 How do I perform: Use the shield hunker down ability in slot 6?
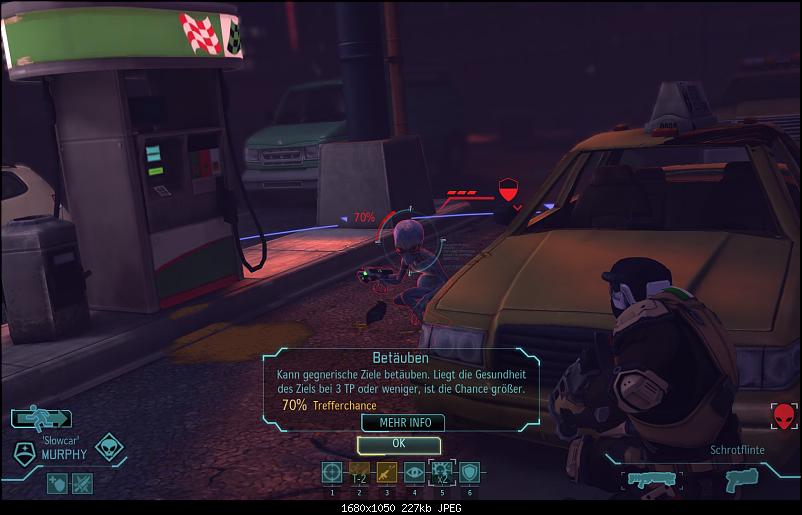pyautogui.click(x=469, y=473)
